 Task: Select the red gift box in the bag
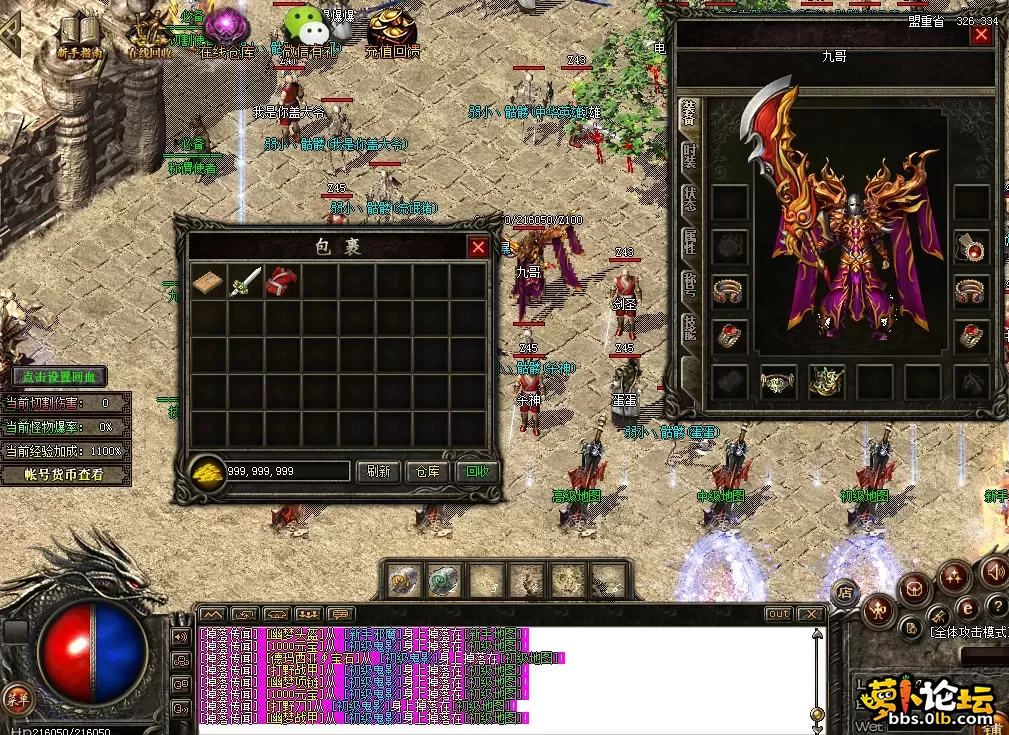point(282,281)
